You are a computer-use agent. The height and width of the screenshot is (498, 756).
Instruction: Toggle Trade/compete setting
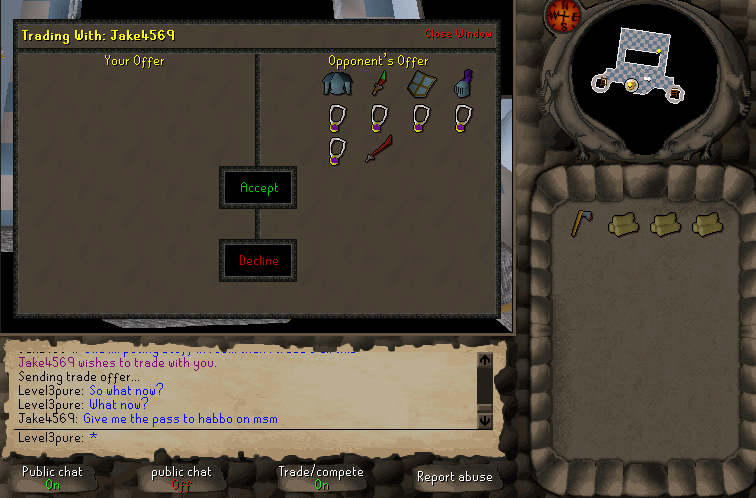click(x=321, y=477)
